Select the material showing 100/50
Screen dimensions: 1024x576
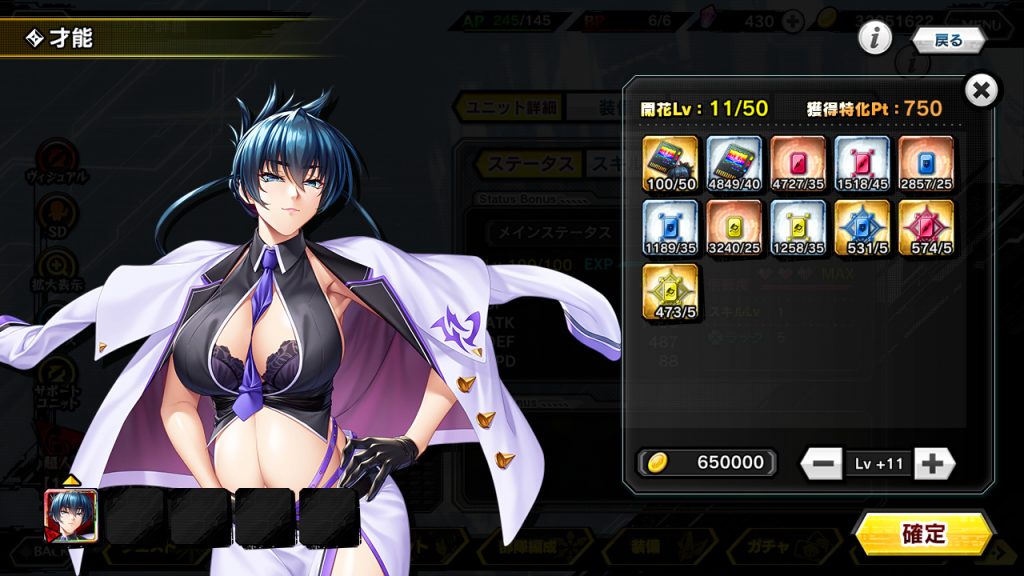point(670,164)
